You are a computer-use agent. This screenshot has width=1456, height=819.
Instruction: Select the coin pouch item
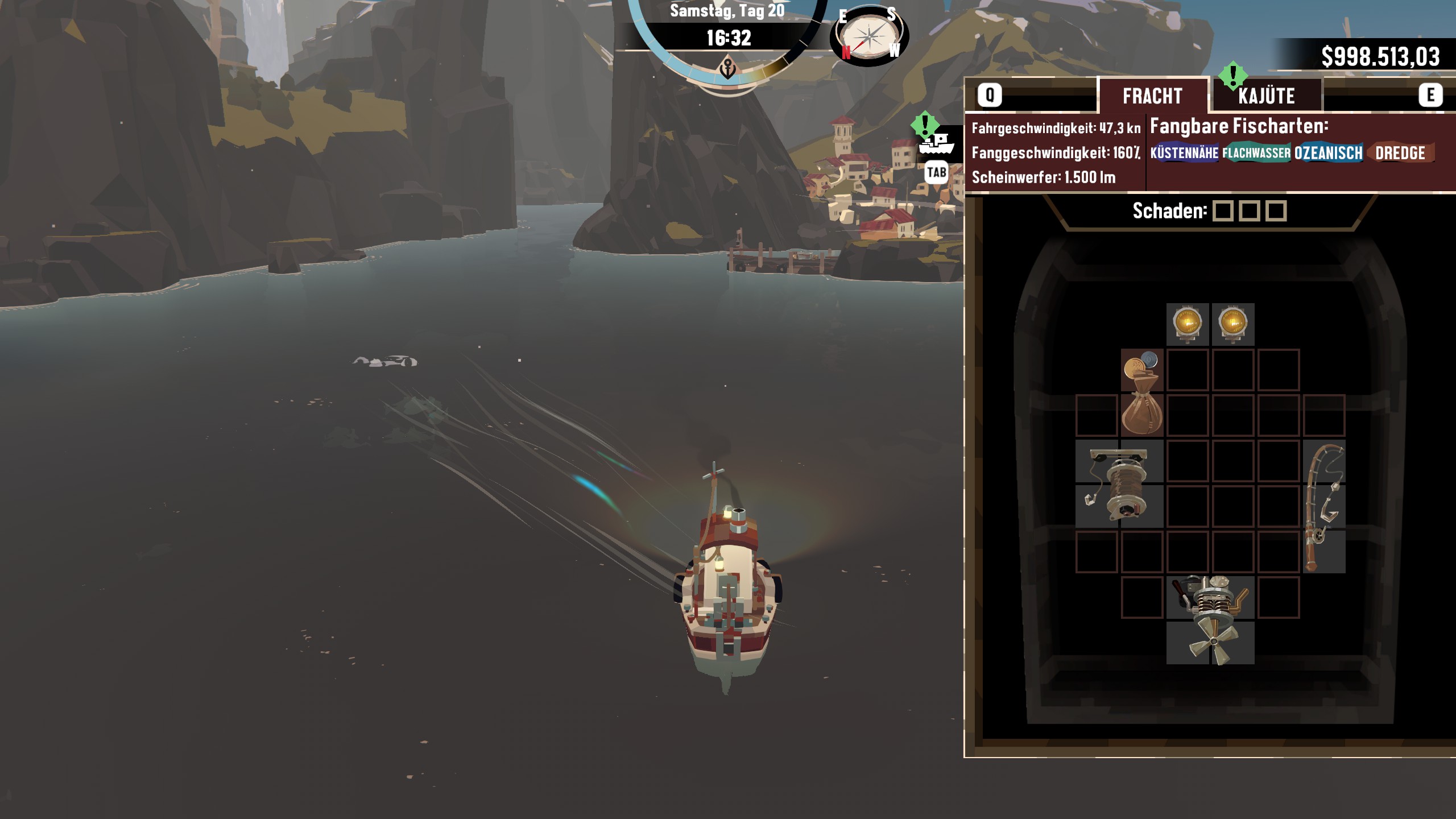(x=1141, y=392)
